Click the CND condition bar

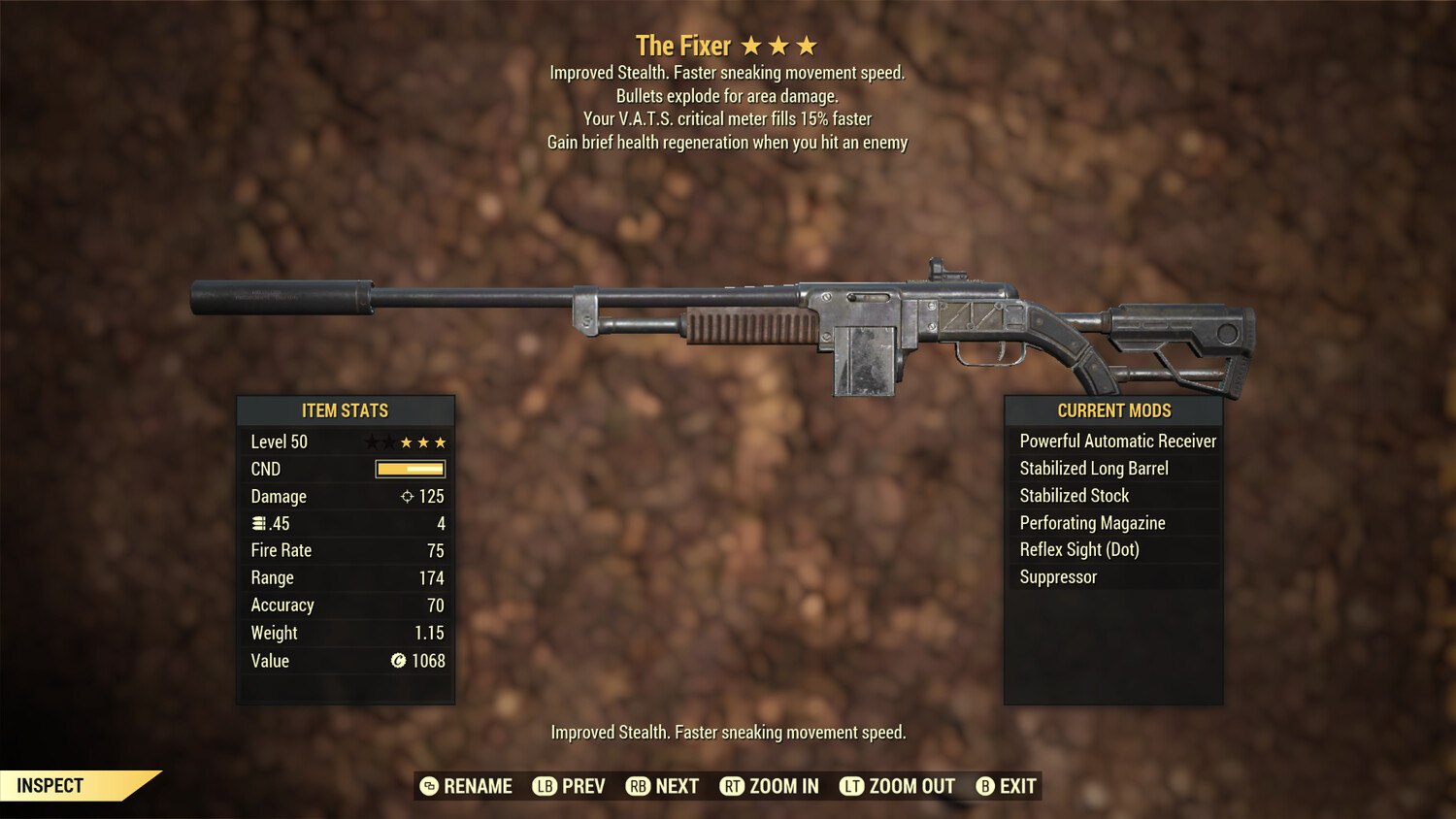[x=409, y=469]
